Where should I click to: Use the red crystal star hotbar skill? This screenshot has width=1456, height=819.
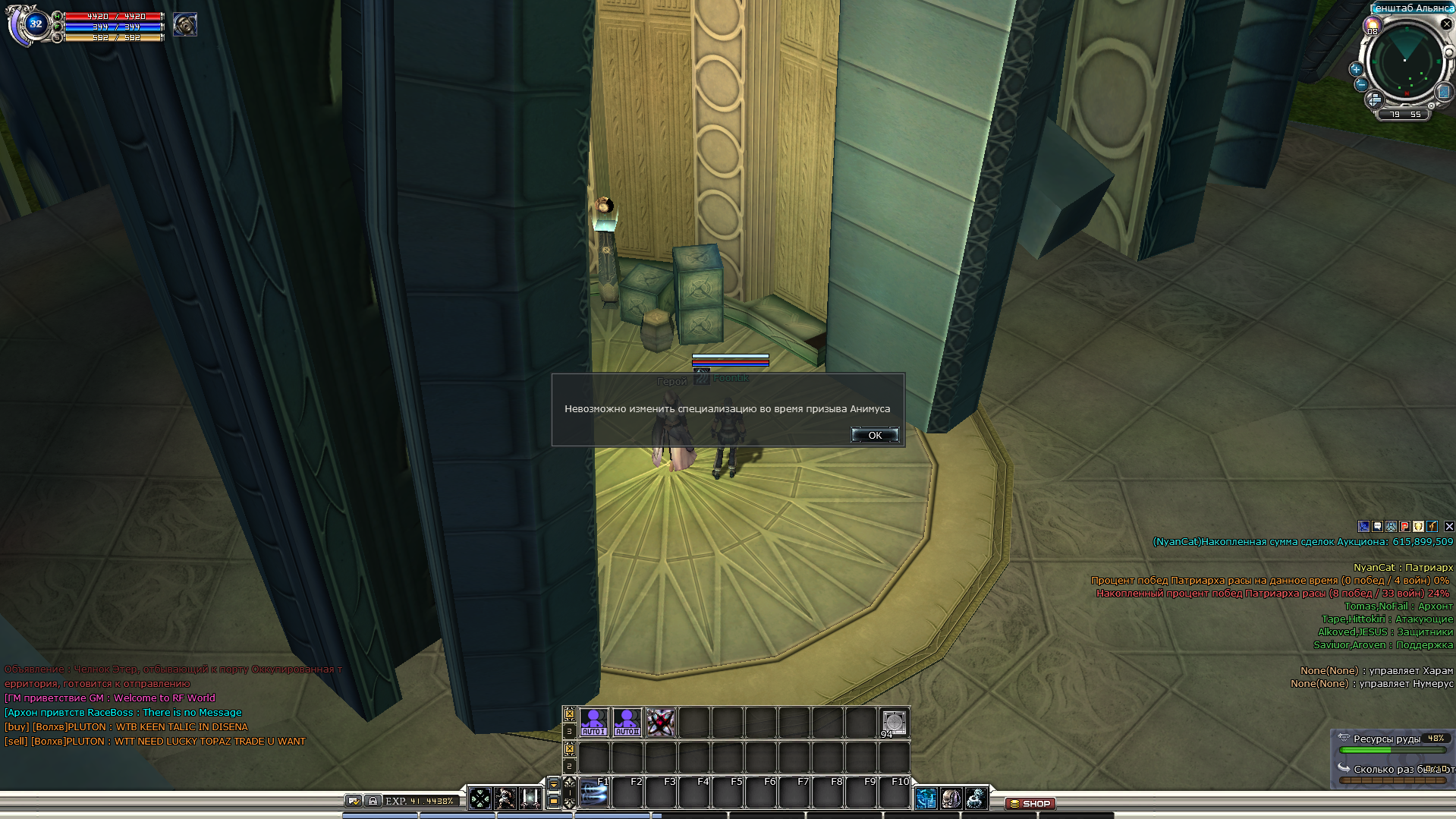tap(660, 722)
